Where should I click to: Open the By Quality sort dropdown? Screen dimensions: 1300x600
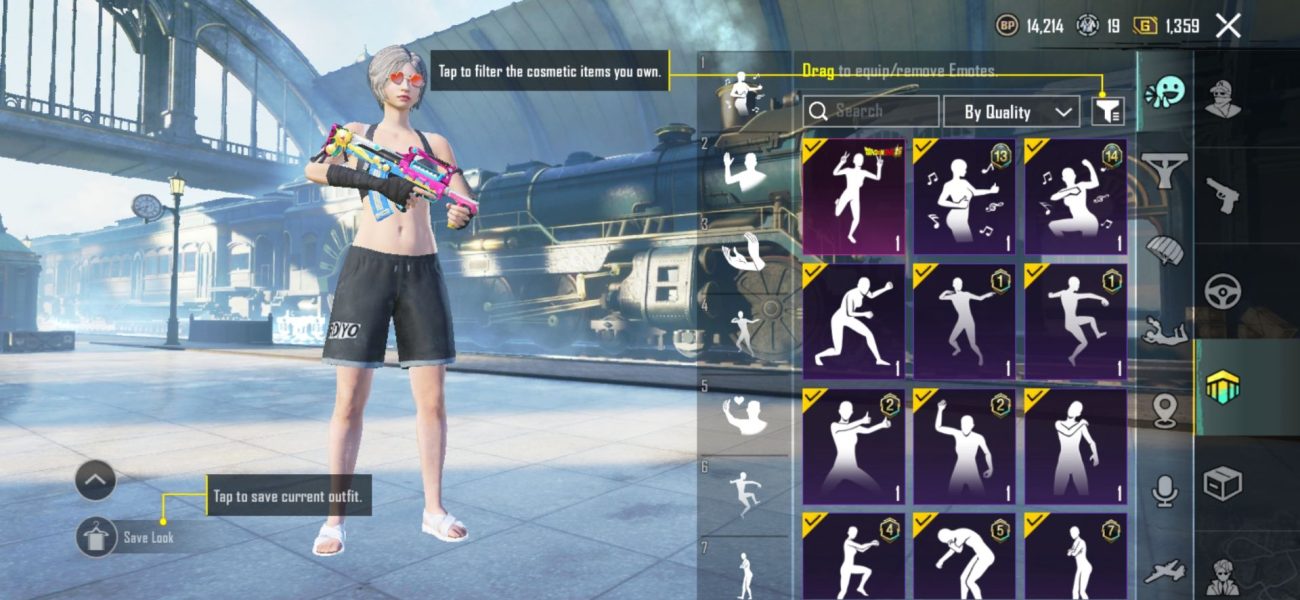click(x=1011, y=112)
